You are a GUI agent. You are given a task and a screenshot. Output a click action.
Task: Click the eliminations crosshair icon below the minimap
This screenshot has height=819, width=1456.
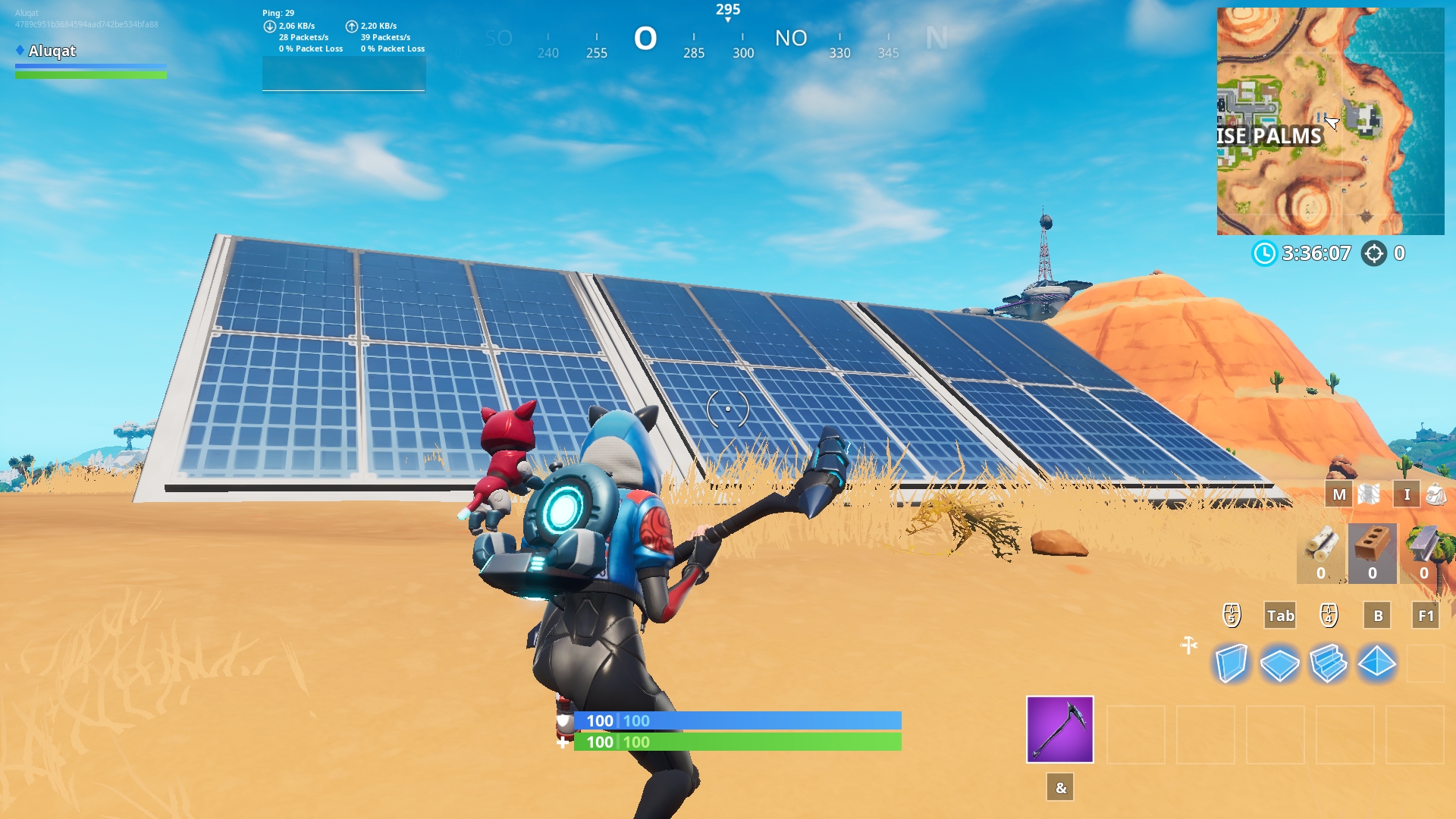click(x=1374, y=255)
